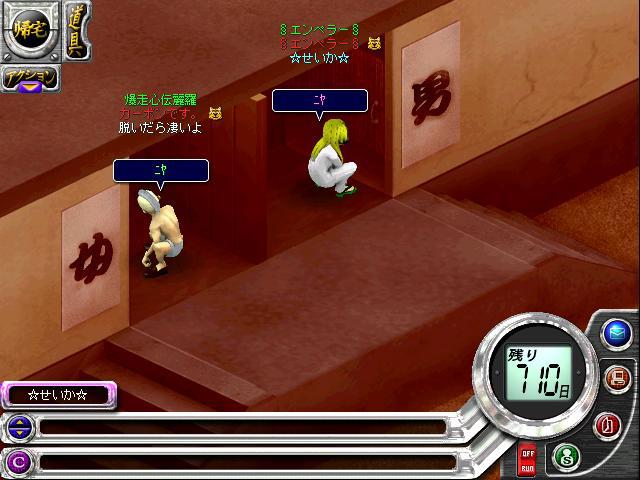Viewport: 640px width, 480px height.
Task: Open the blue mail envelope icon
Action: [615, 333]
